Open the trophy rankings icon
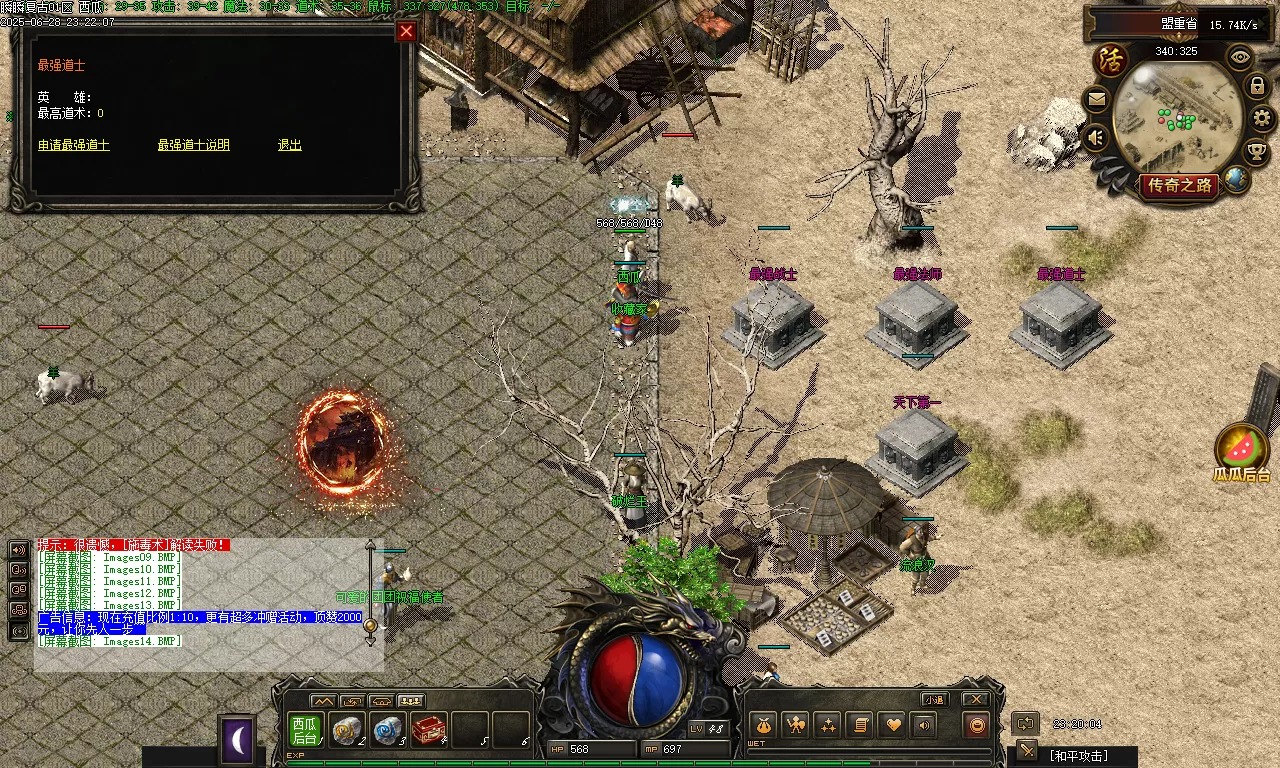The image size is (1280, 768). (x=1255, y=151)
